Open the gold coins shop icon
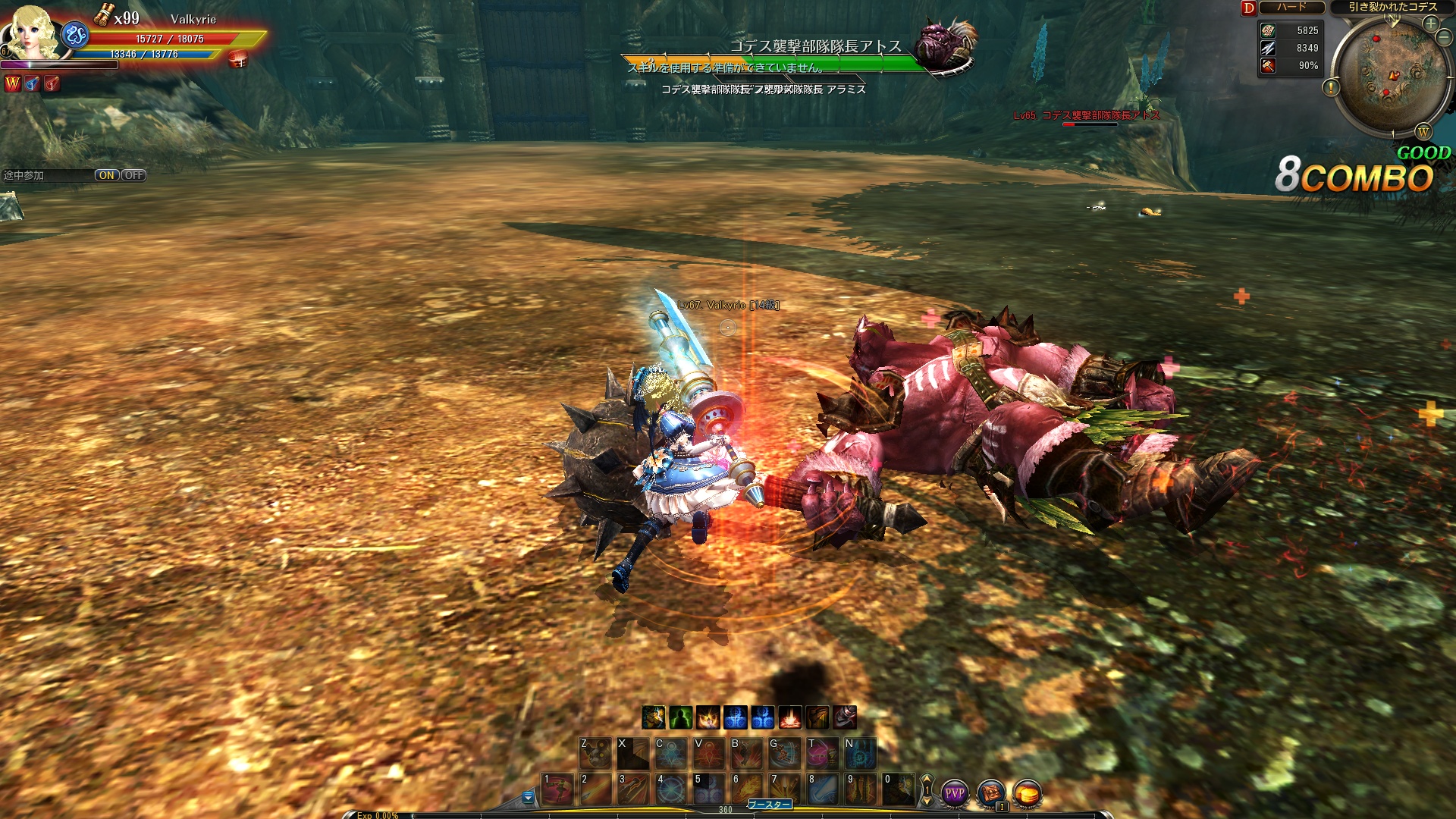The width and height of the screenshot is (1456, 819). [x=1028, y=793]
